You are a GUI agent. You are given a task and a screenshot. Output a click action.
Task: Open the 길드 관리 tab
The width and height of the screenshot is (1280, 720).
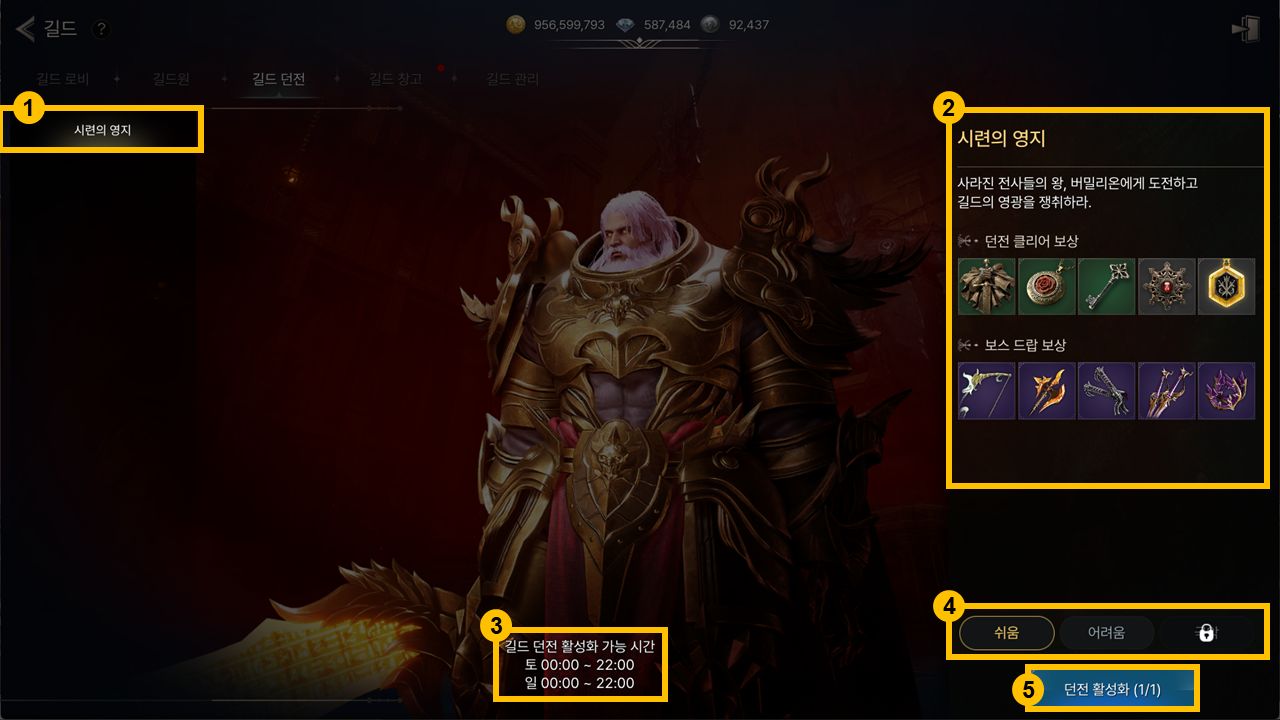512,79
